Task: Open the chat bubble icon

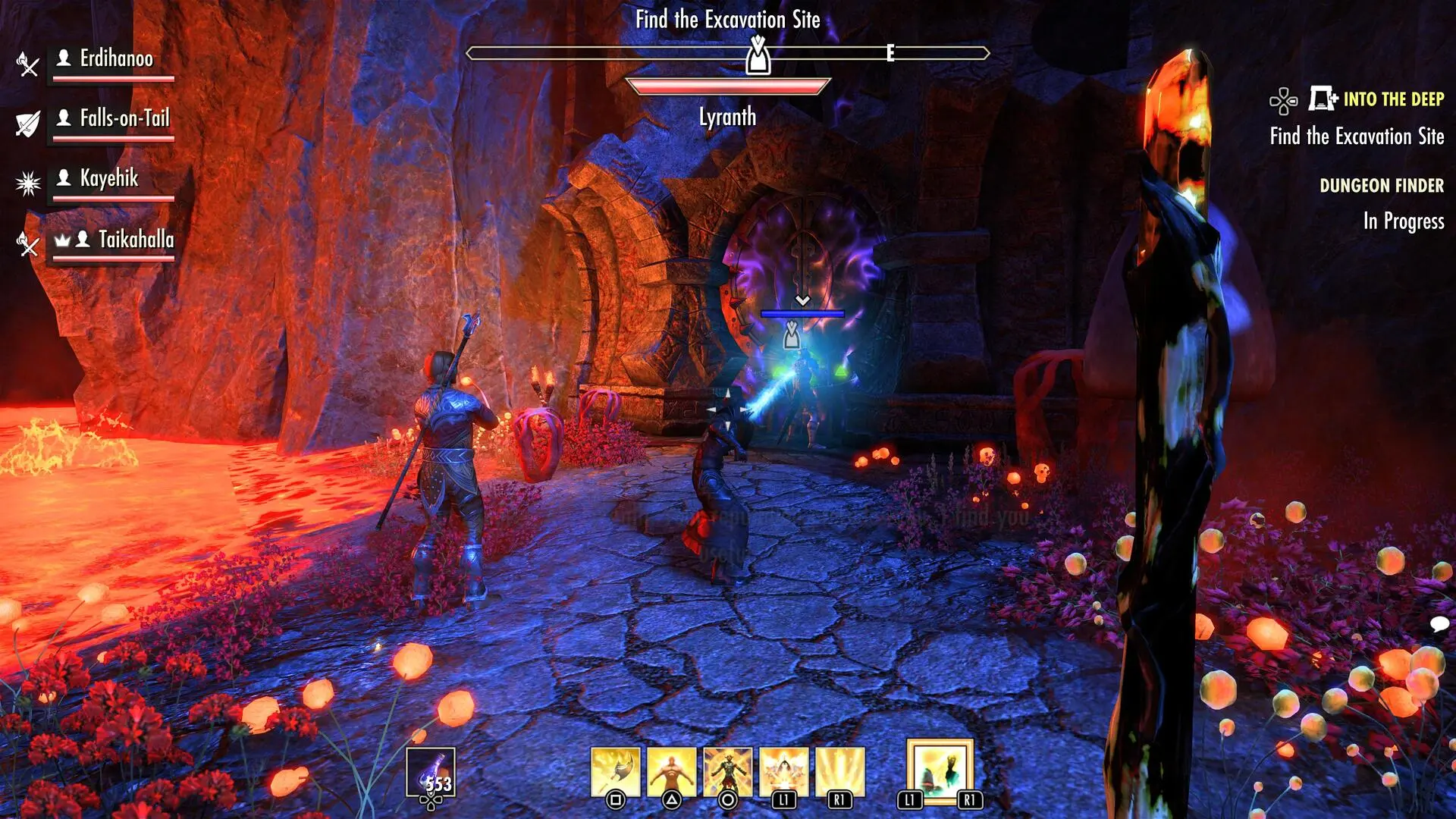Action: 1439,624
